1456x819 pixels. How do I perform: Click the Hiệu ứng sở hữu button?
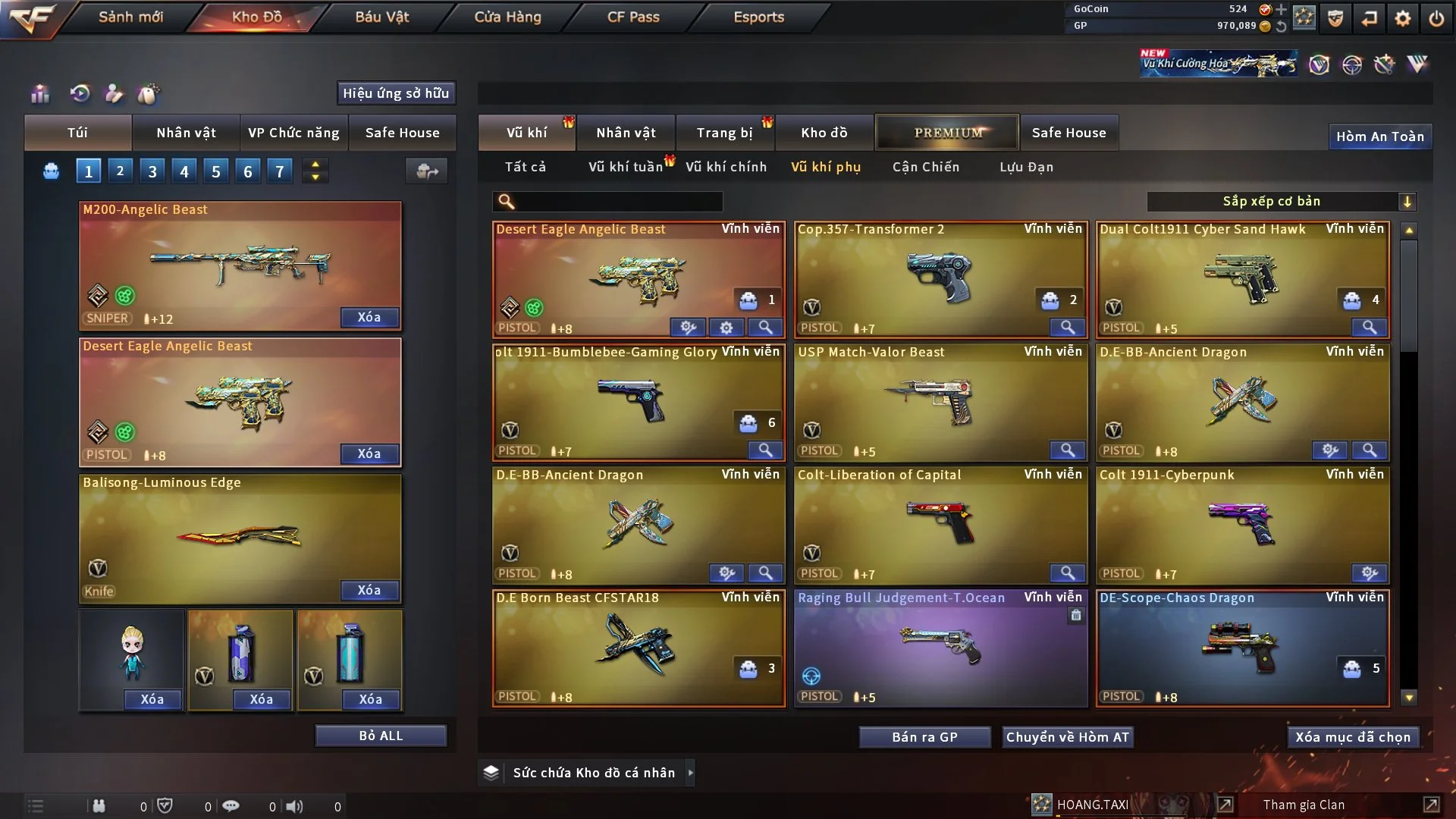coord(396,93)
